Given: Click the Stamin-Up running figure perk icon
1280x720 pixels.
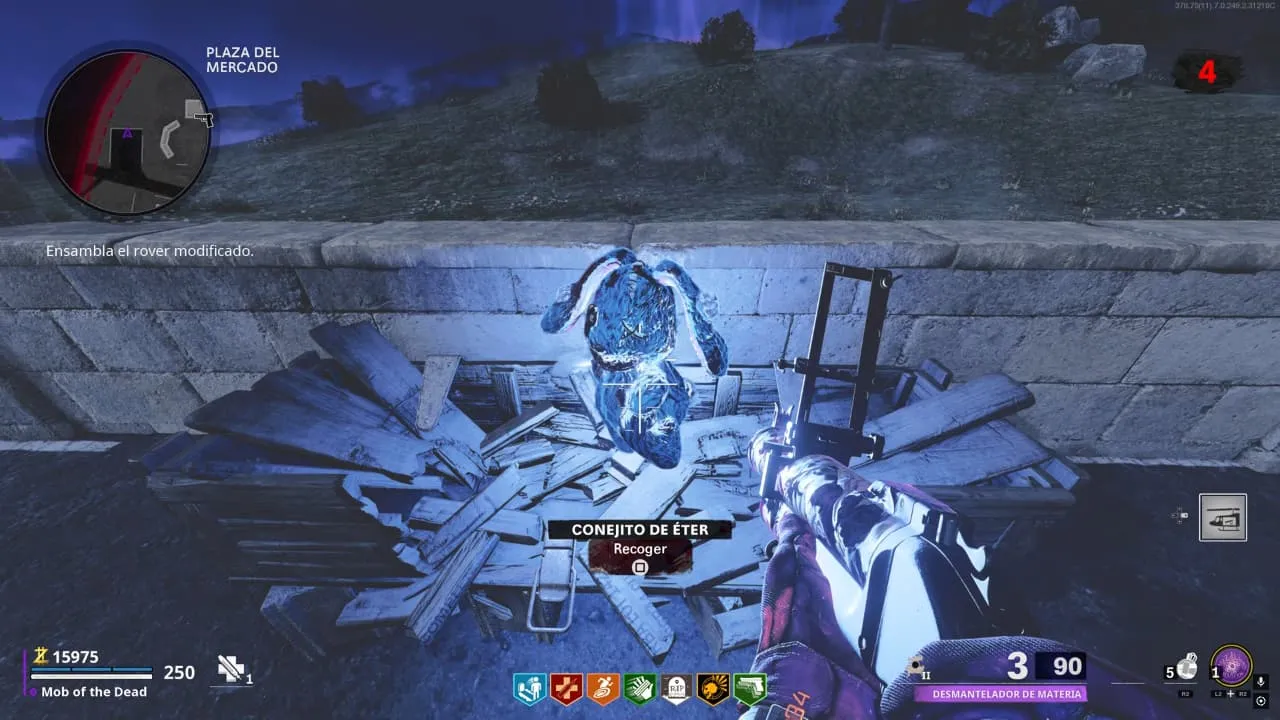Looking at the screenshot, I should coord(528,688).
